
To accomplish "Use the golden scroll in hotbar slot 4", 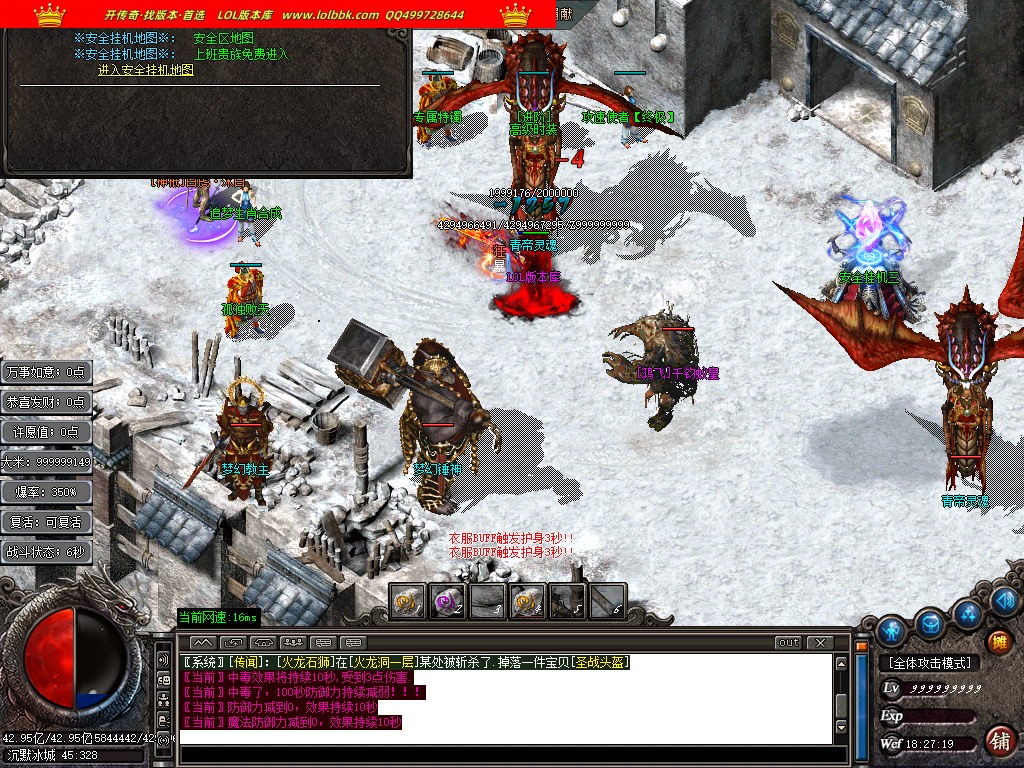I will point(527,600).
